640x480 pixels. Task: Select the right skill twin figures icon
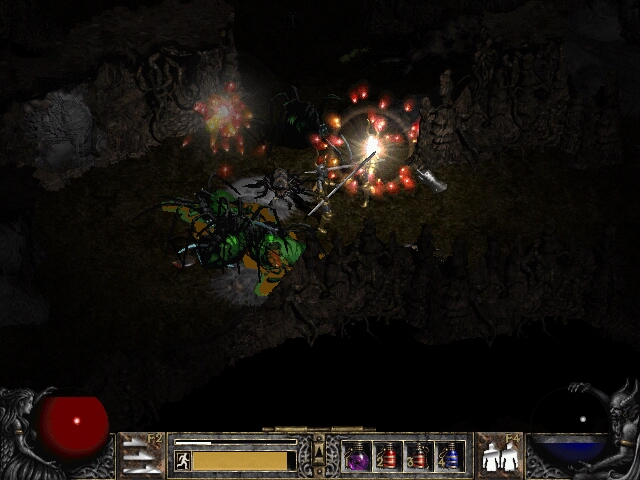(497, 456)
